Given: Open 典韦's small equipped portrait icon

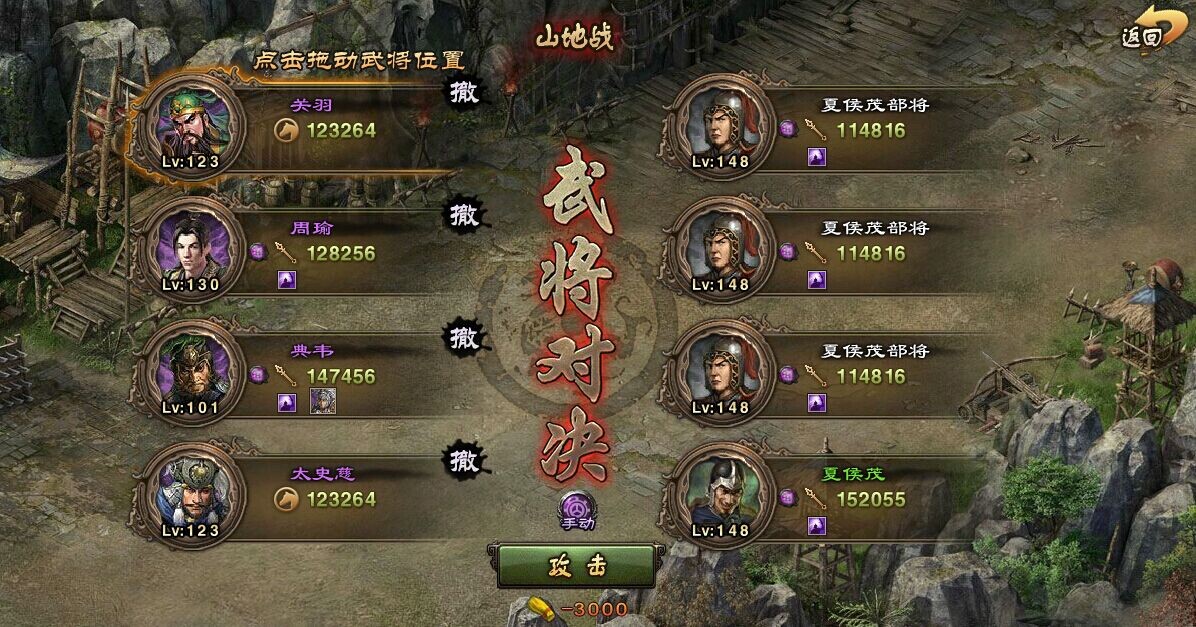Looking at the screenshot, I should click(x=322, y=402).
